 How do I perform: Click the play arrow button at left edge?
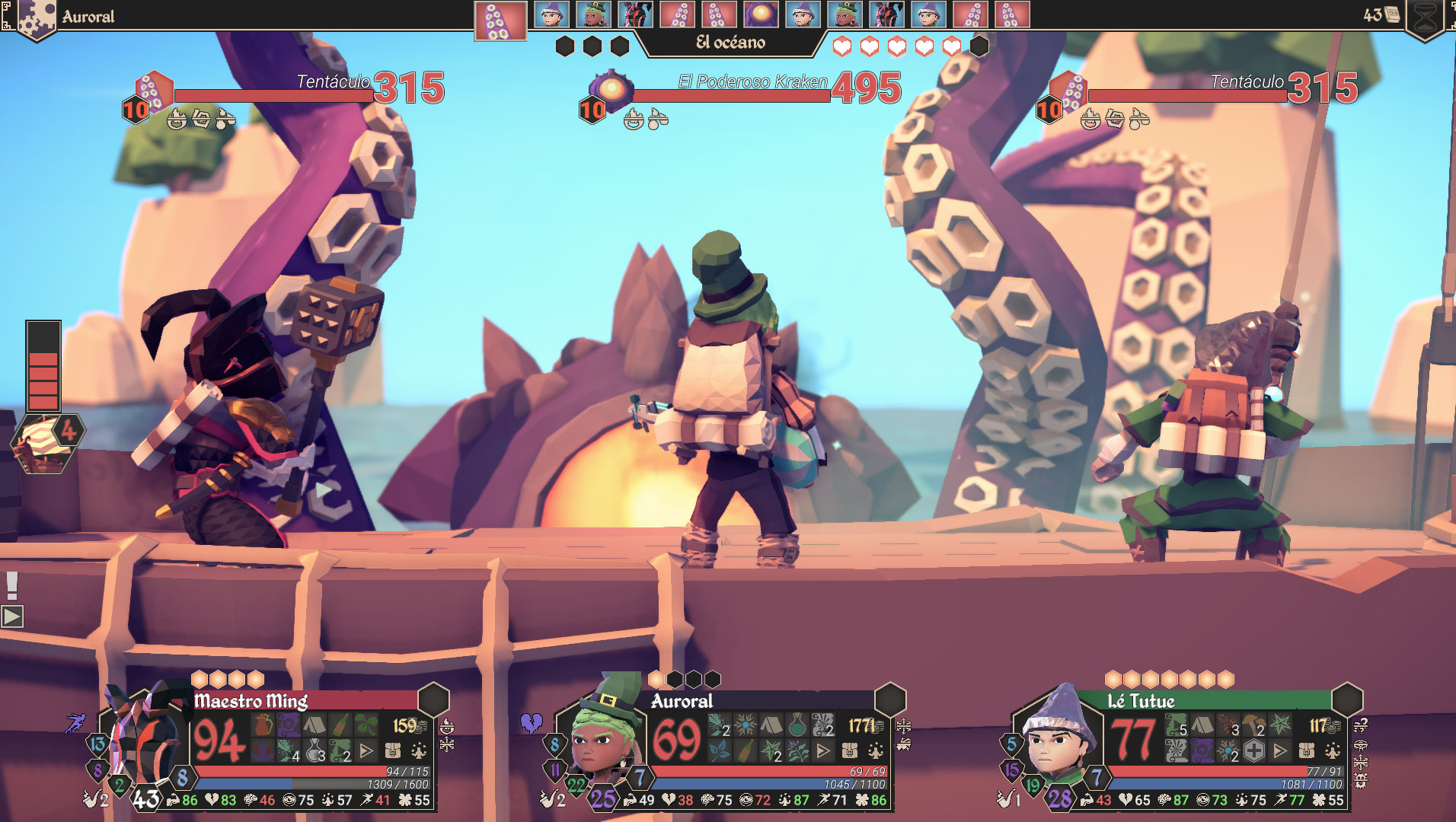pos(12,616)
